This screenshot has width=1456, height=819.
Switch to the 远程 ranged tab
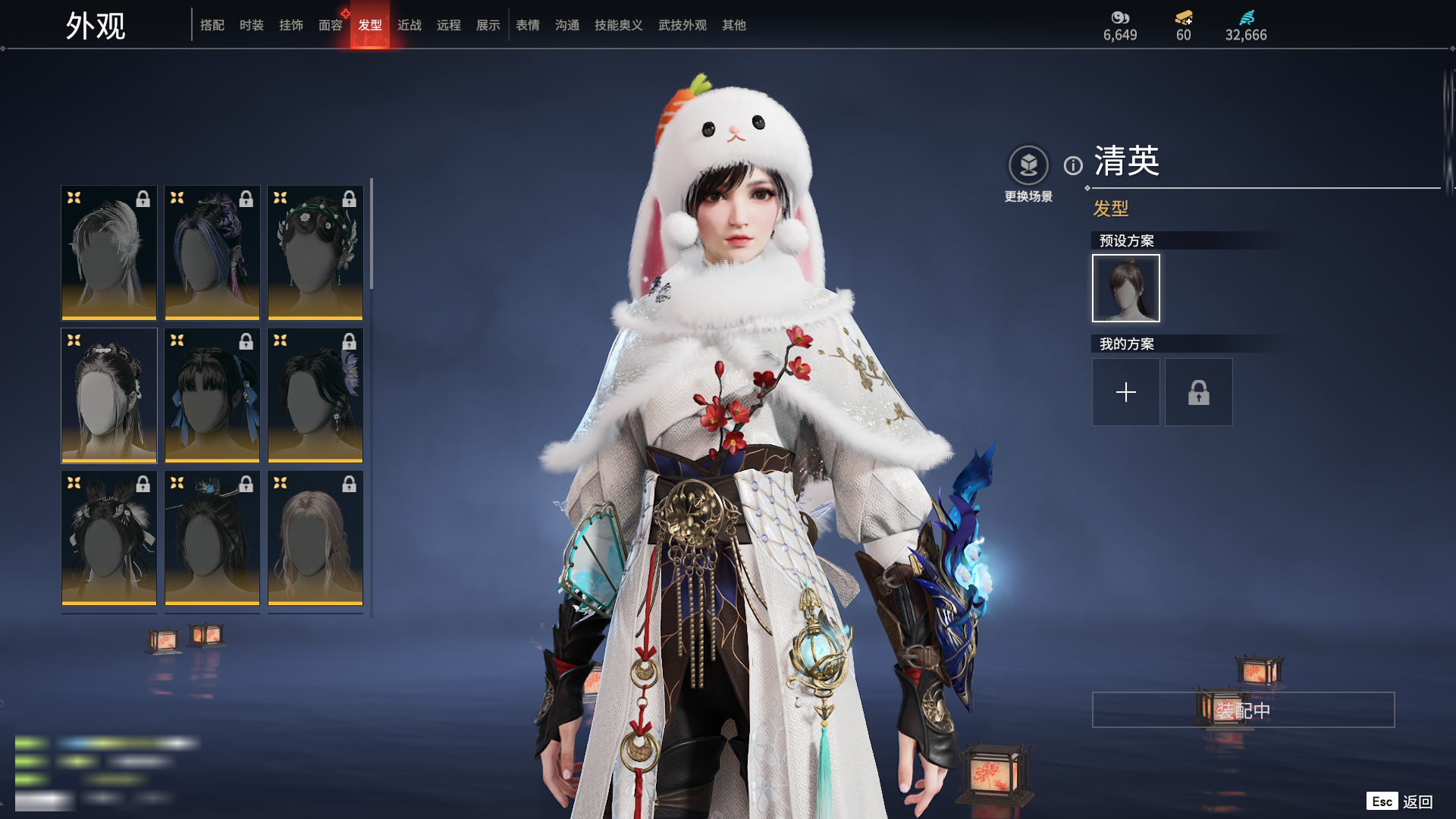(449, 25)
